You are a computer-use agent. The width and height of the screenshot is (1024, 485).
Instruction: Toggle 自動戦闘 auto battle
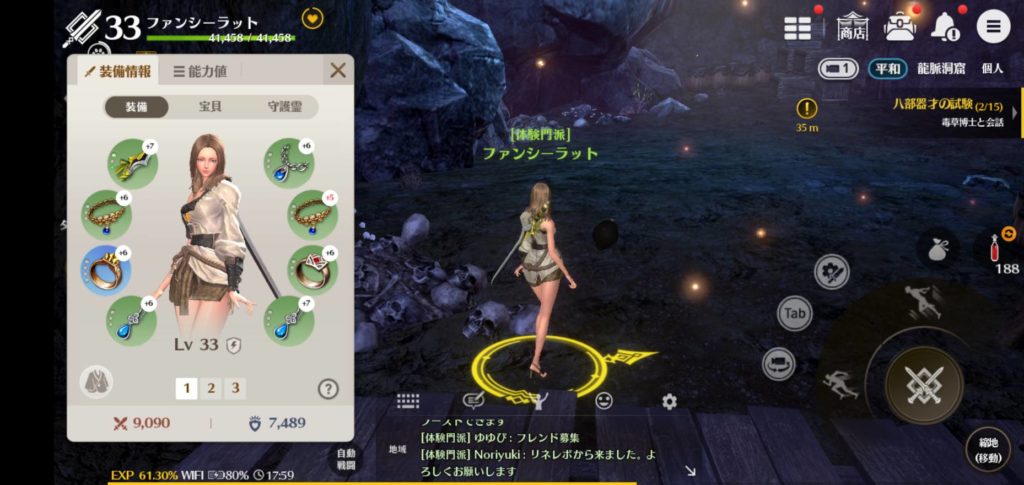[344, 459]
